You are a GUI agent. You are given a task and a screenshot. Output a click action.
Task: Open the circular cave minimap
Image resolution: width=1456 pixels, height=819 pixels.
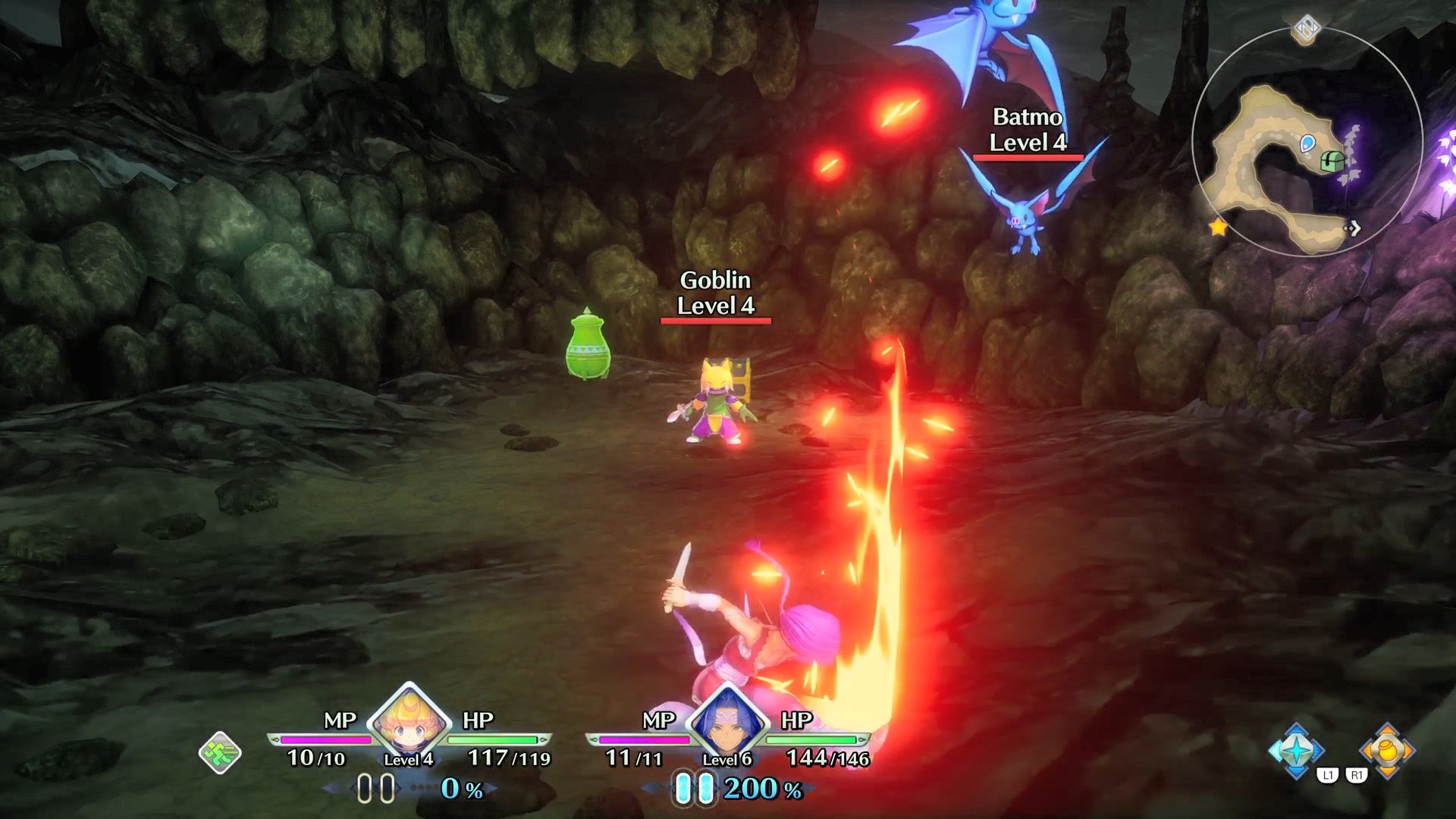point(1306,143)
